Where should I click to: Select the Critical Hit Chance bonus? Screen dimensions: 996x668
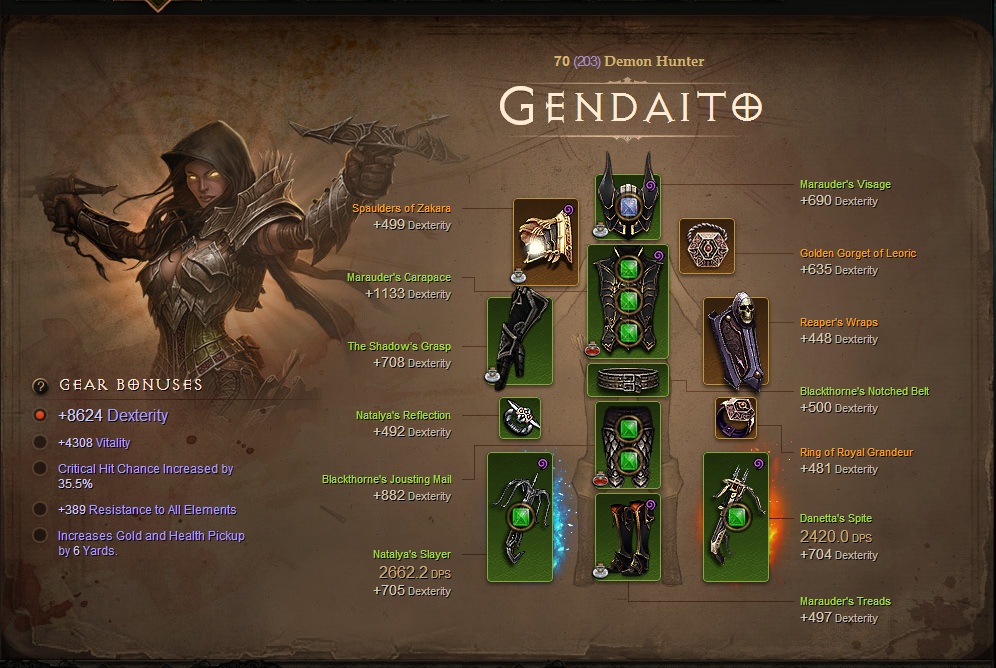coord(40,468)
